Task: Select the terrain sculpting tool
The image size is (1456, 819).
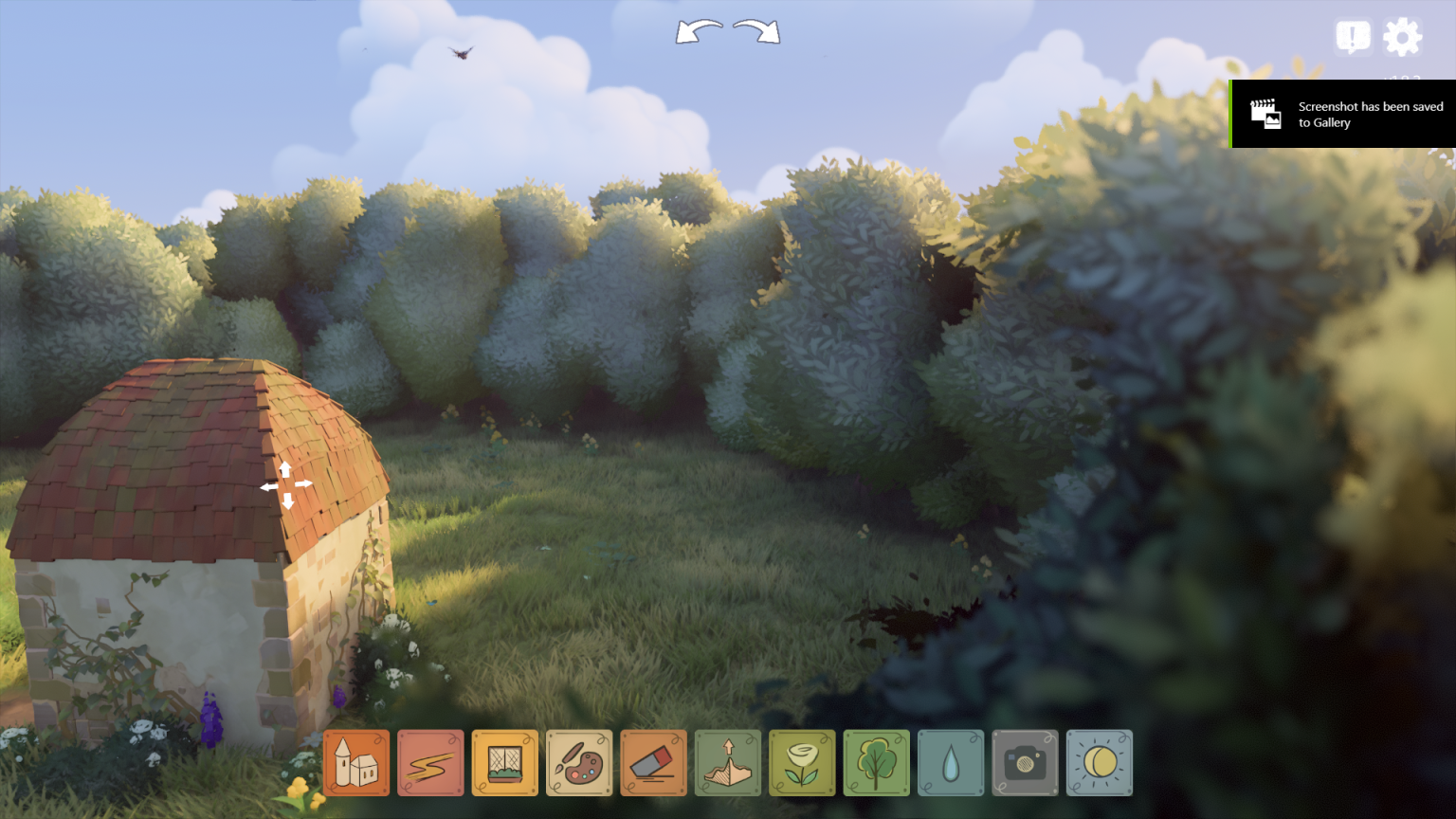Action: [727, 763]
